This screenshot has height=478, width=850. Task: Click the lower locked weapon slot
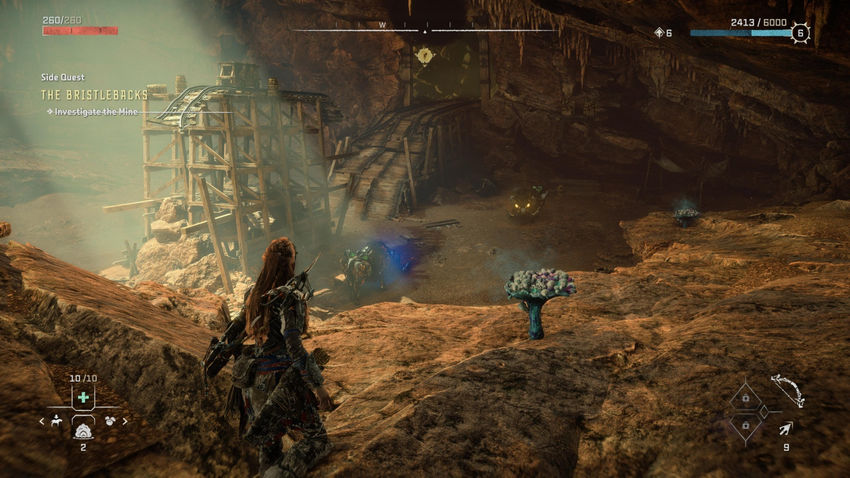[x=743, y=425]
